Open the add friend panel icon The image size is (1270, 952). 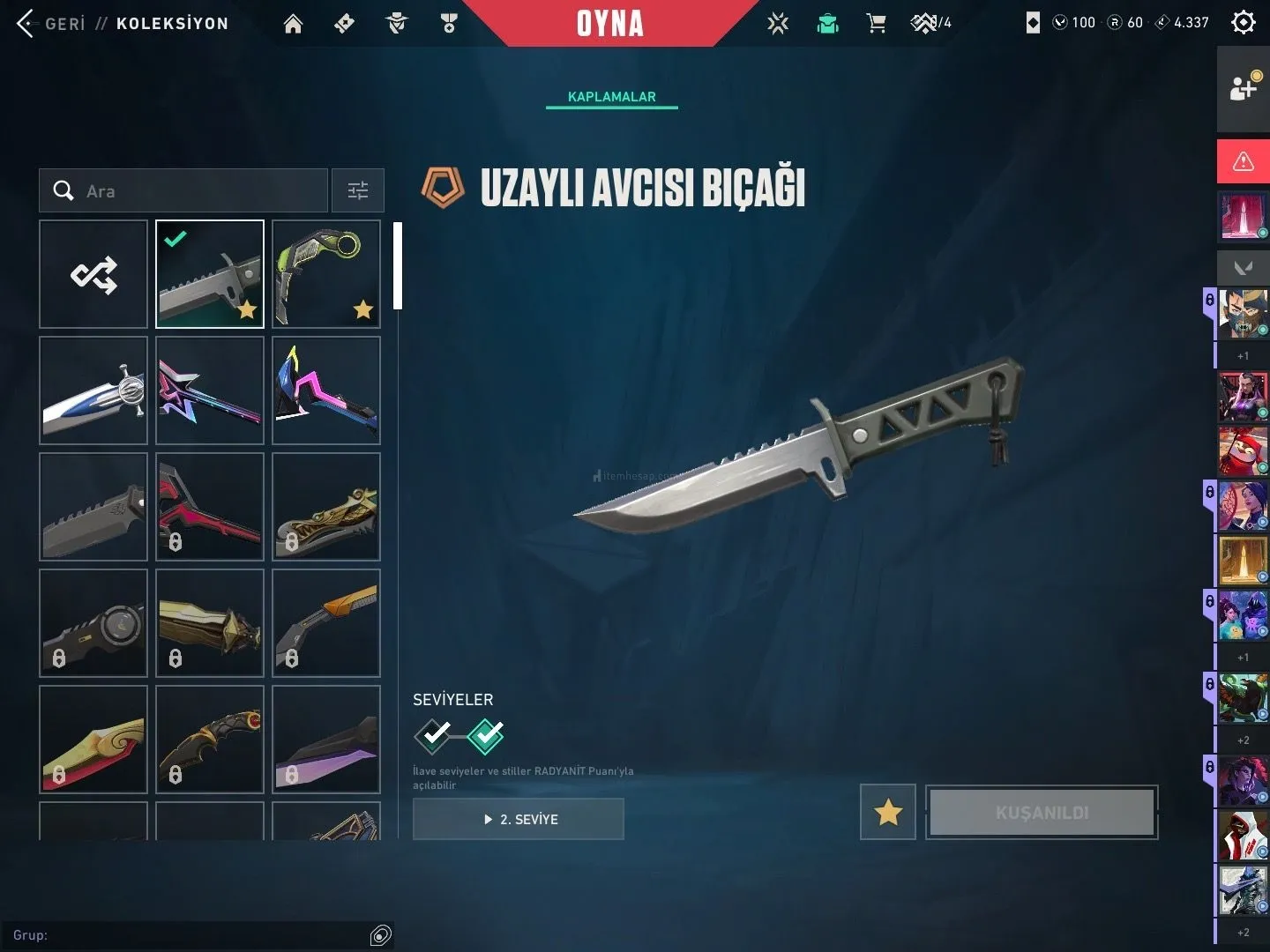(1243, 88)
